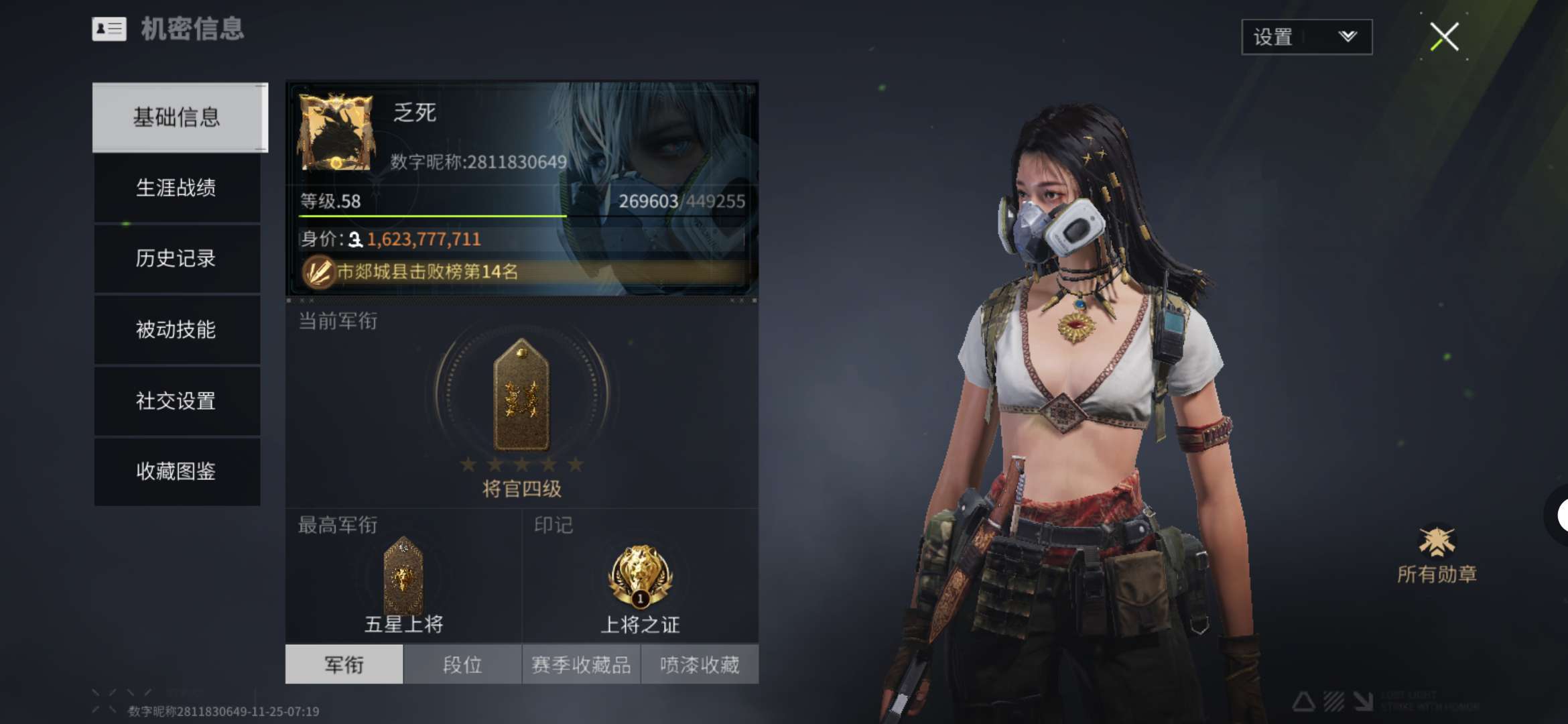Open the 赛季收藏品 season collectibles tab
This screenshot has height=724, width=1568.
[x=581, y=664]
